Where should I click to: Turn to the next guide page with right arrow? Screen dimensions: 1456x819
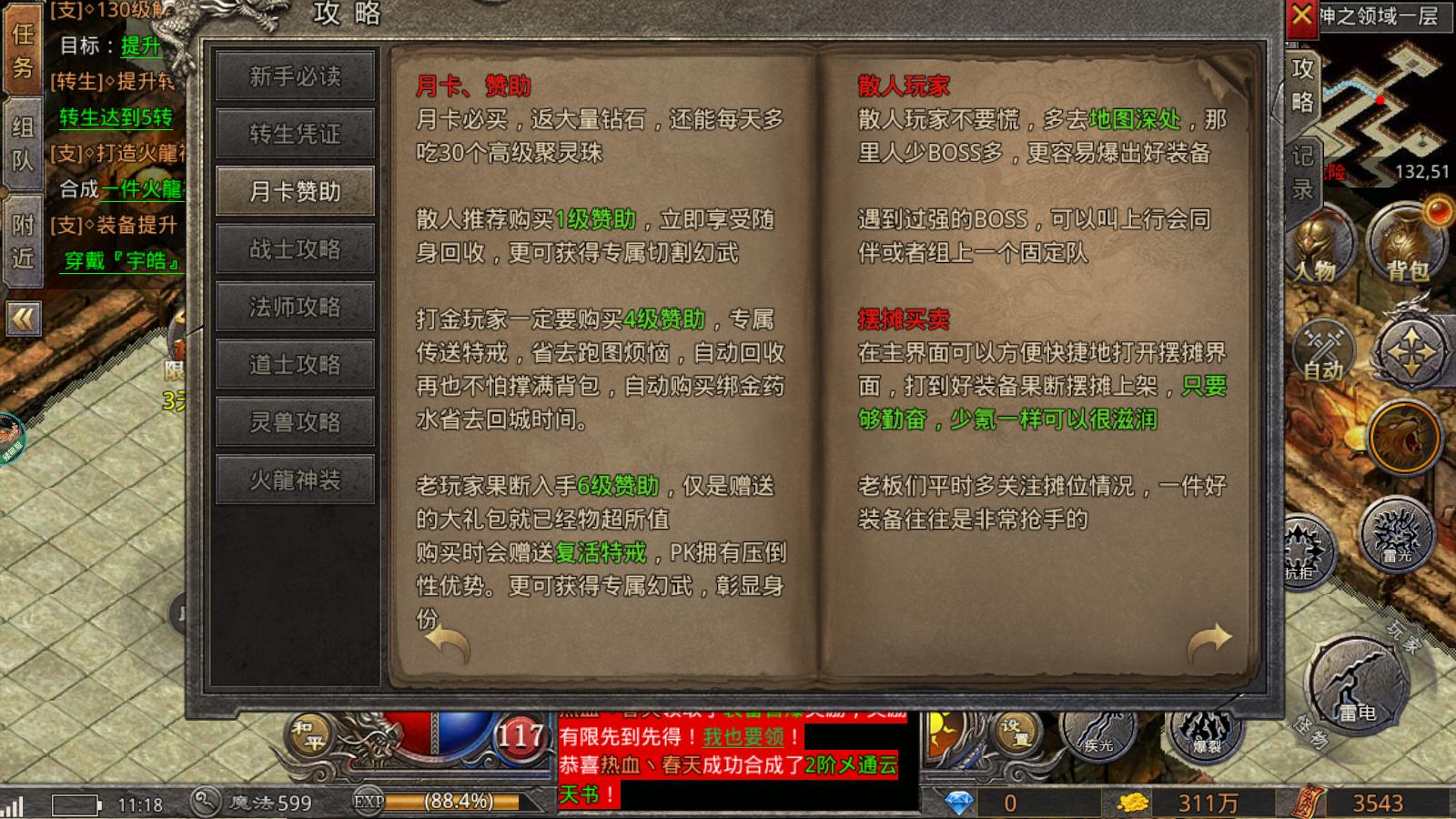(x=1208, y=642)
